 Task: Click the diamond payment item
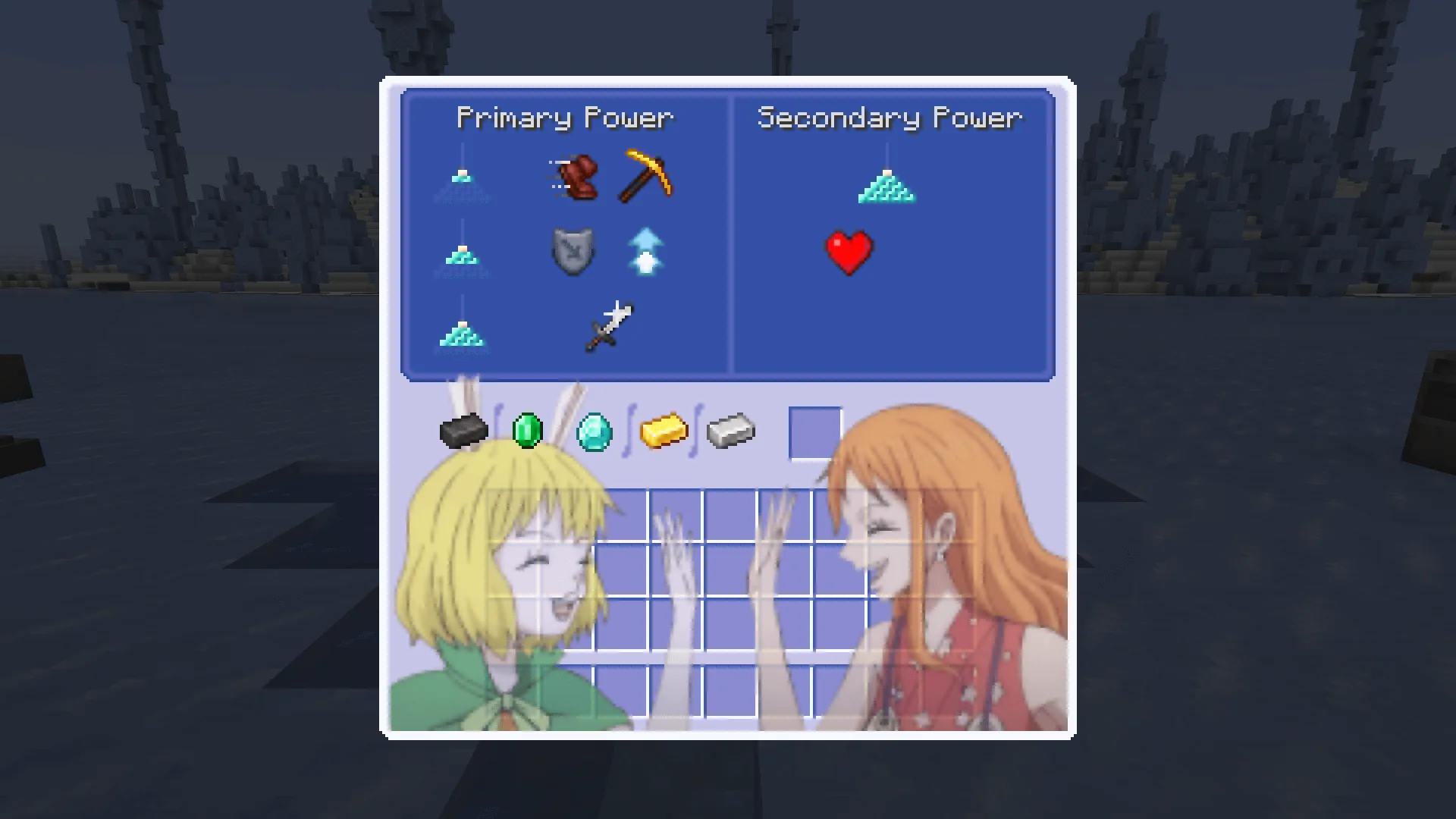click(595, 431)
